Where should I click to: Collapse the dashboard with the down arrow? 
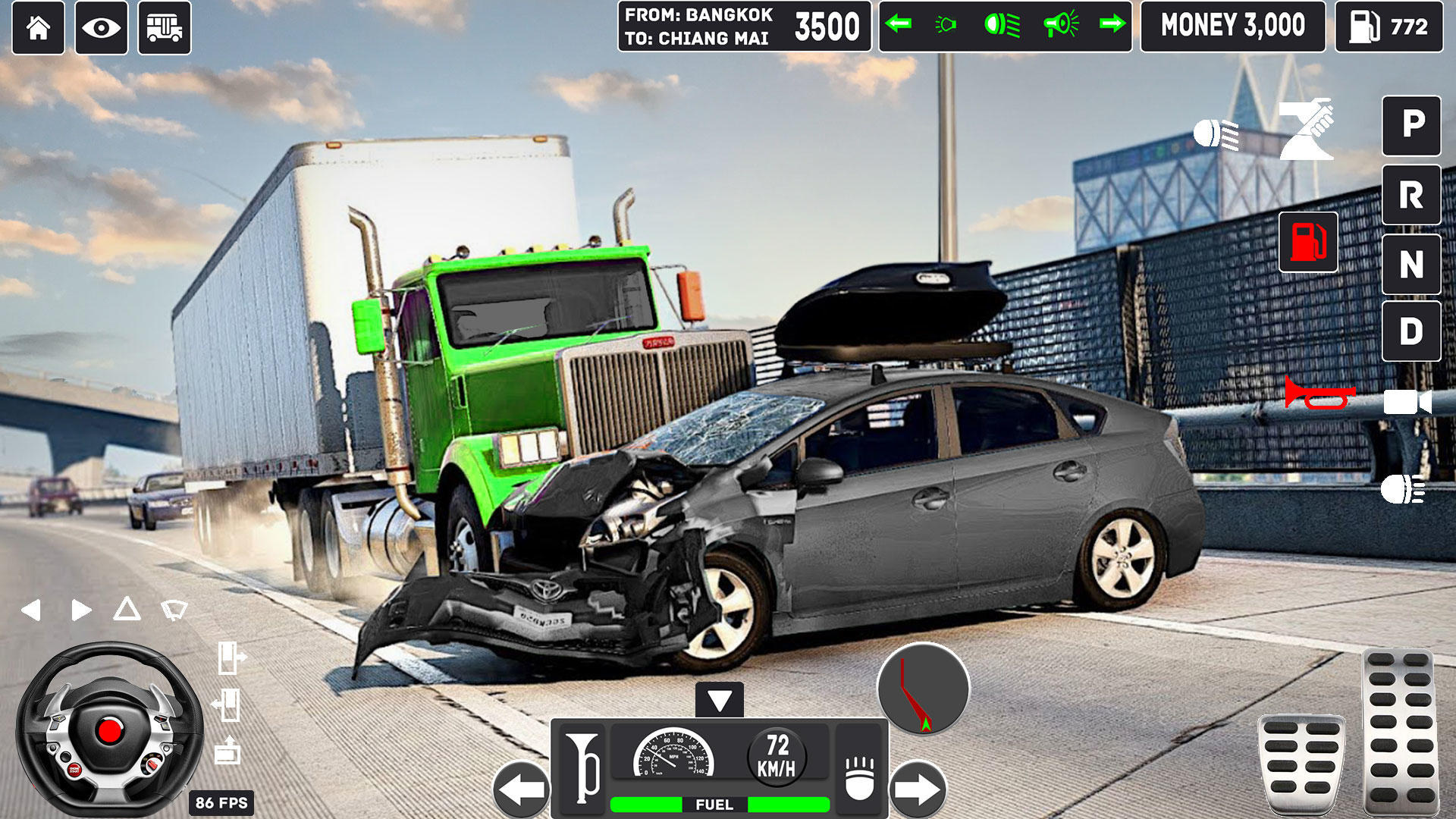719,700
